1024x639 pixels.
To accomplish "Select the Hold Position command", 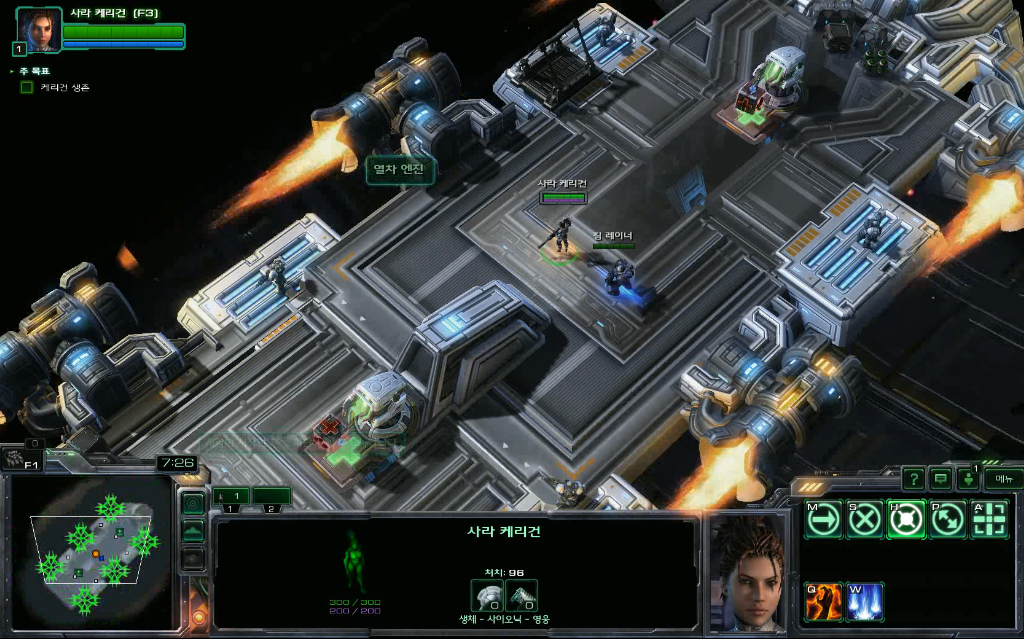I will [x=906, y=520].
